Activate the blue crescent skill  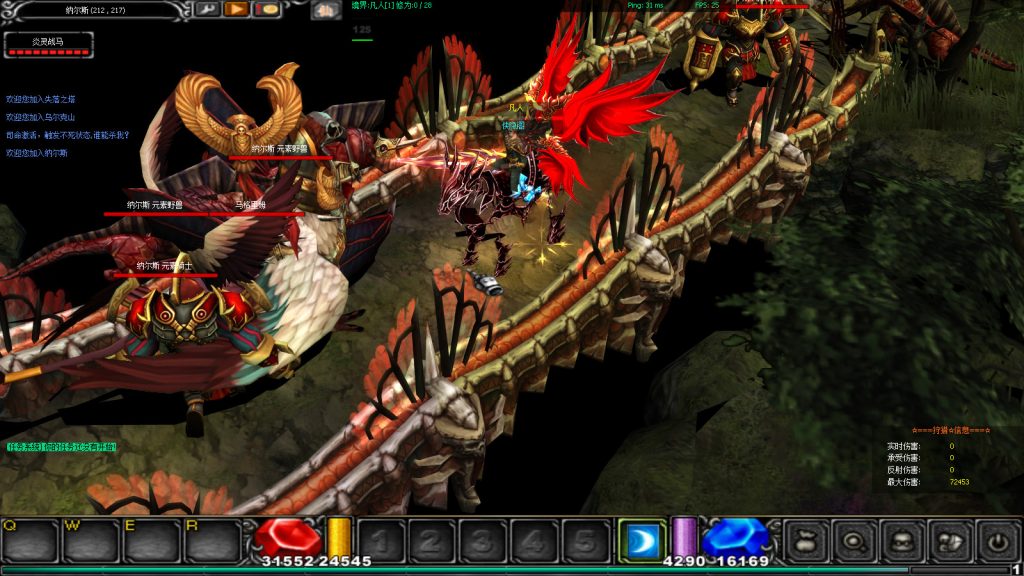point(641,540)
